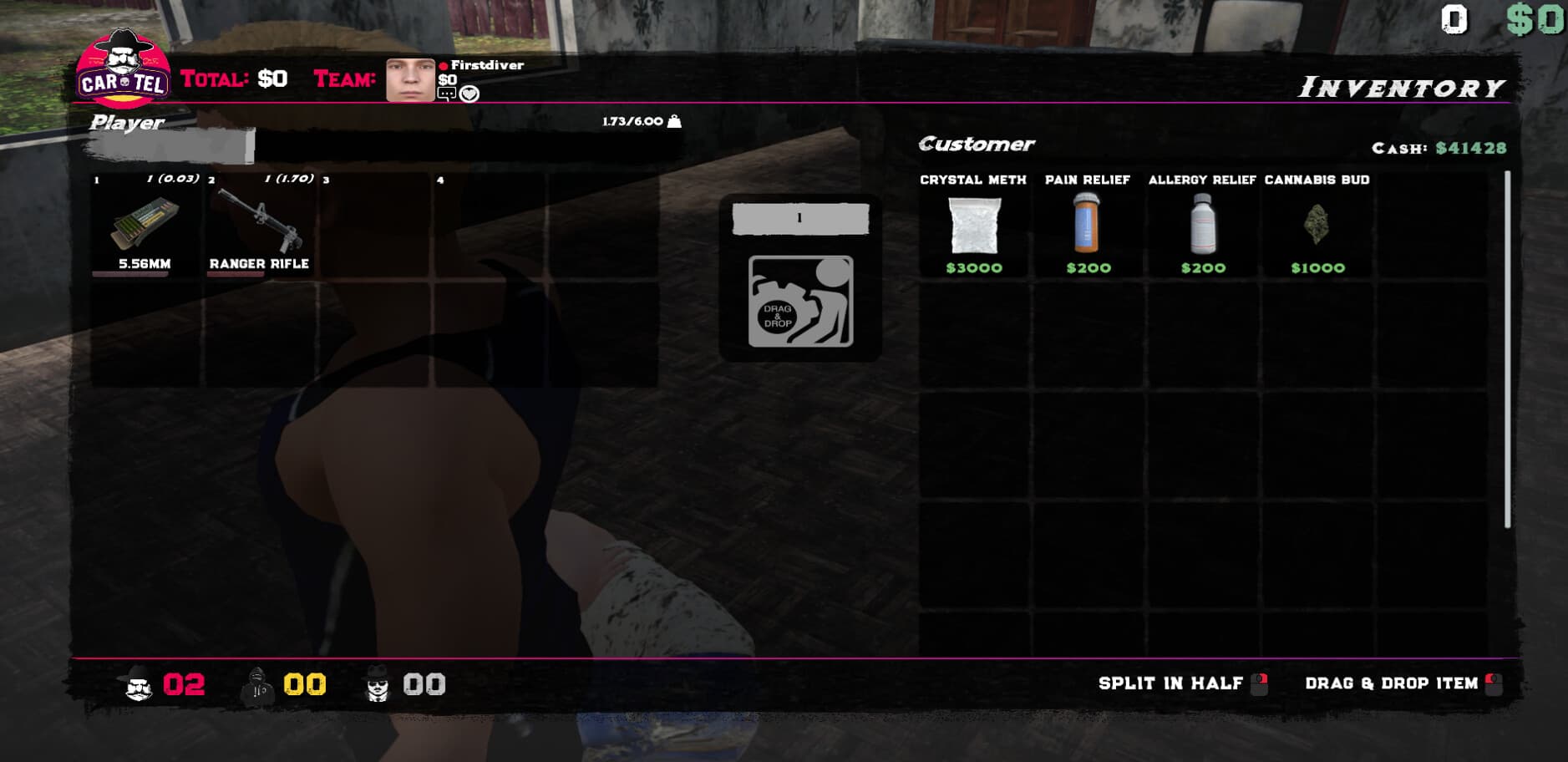The height and width of the screenshot is (762, 1568).
Task: Click the heart icon beside Firstdiver
Action: tap(469, 93)
